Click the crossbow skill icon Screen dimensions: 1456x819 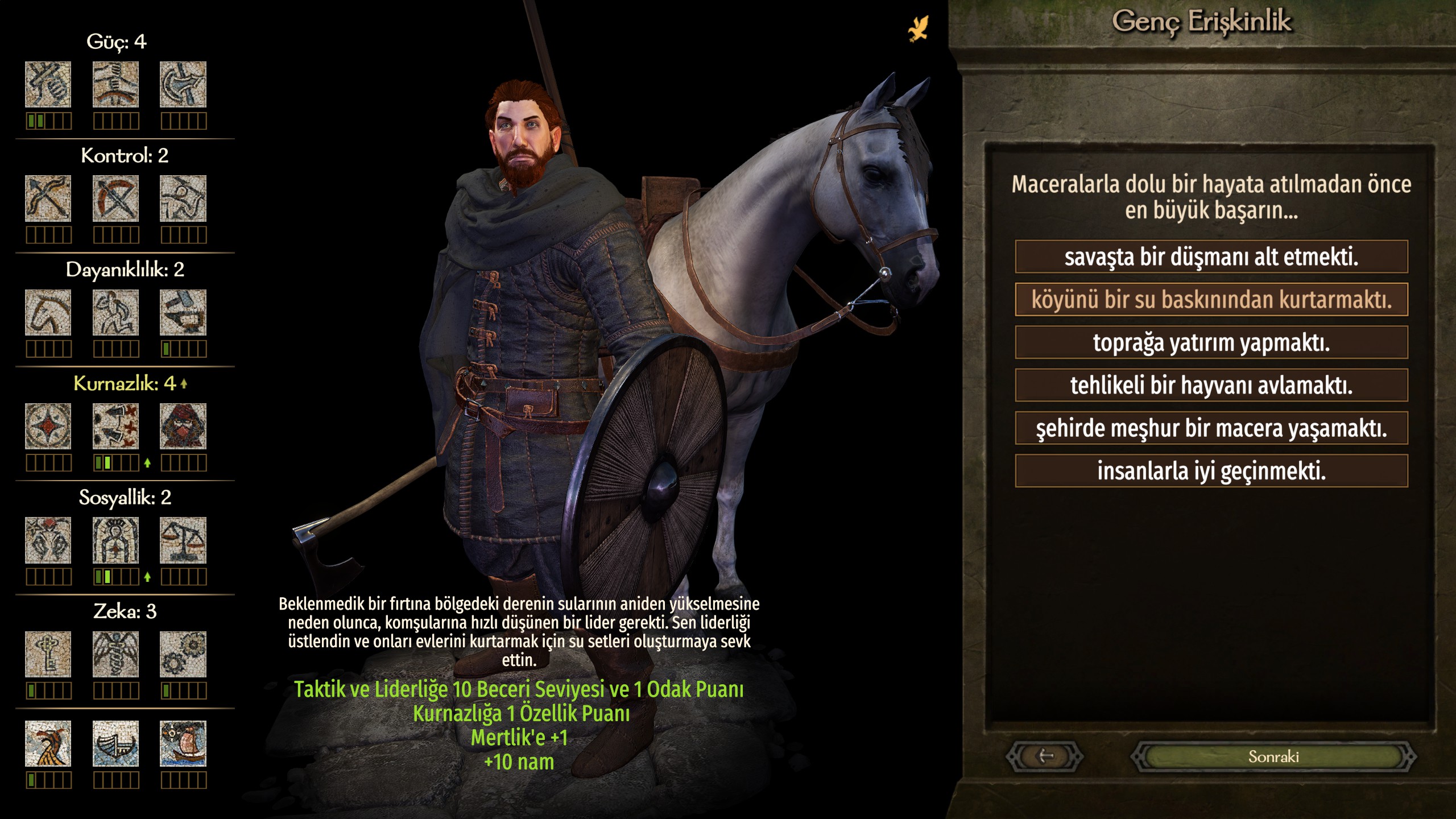pos(115,198)
